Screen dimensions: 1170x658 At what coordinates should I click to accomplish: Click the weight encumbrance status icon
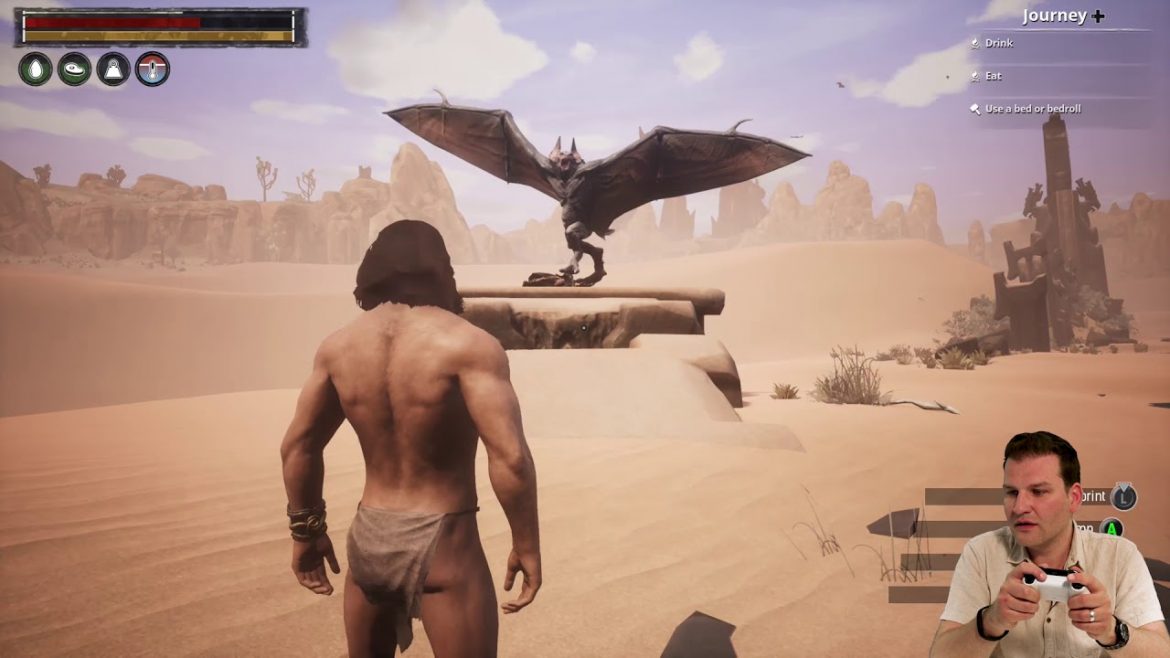[x=113, y=69]
